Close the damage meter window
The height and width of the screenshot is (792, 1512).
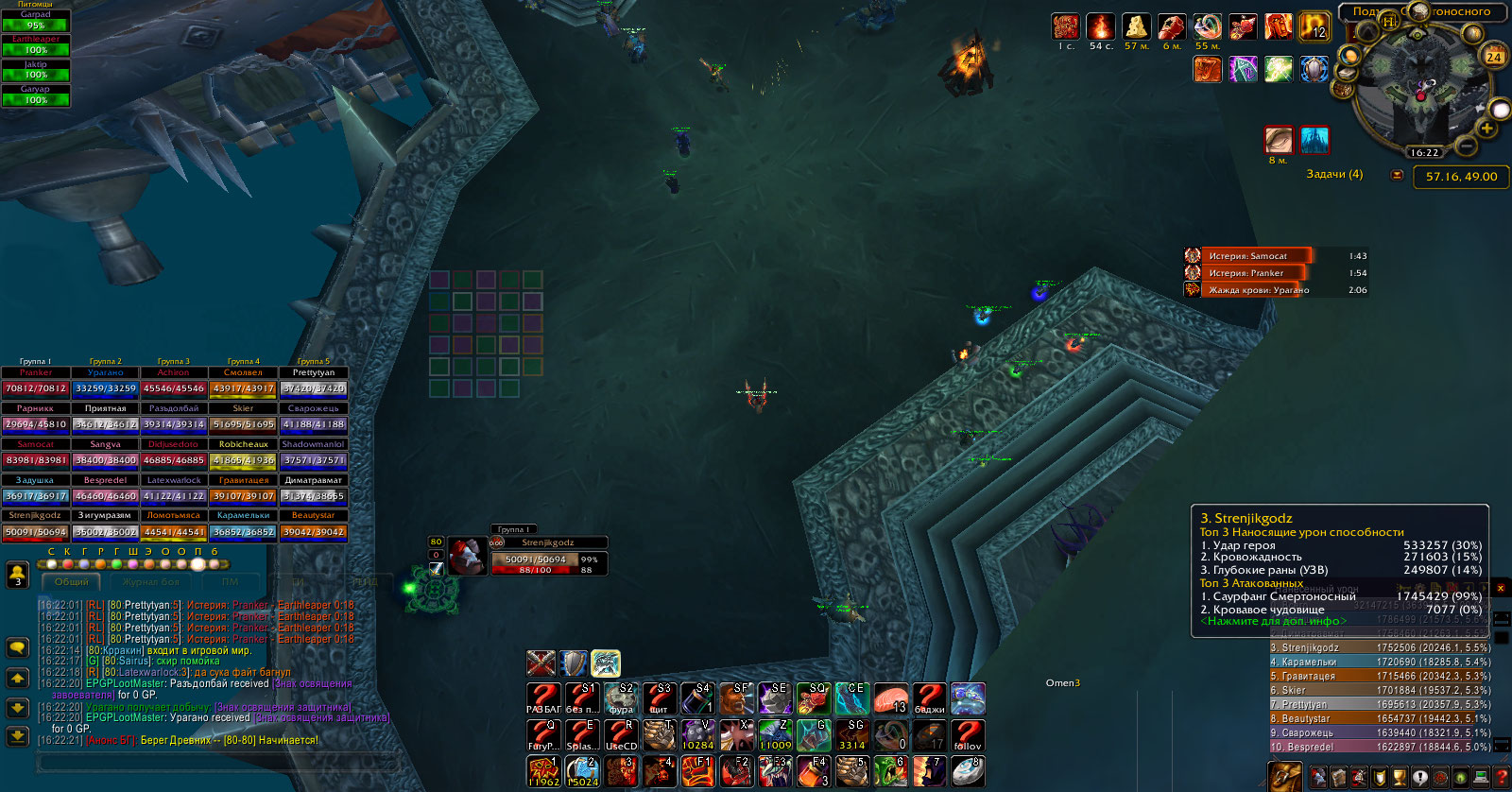(x=1500, y=589)
